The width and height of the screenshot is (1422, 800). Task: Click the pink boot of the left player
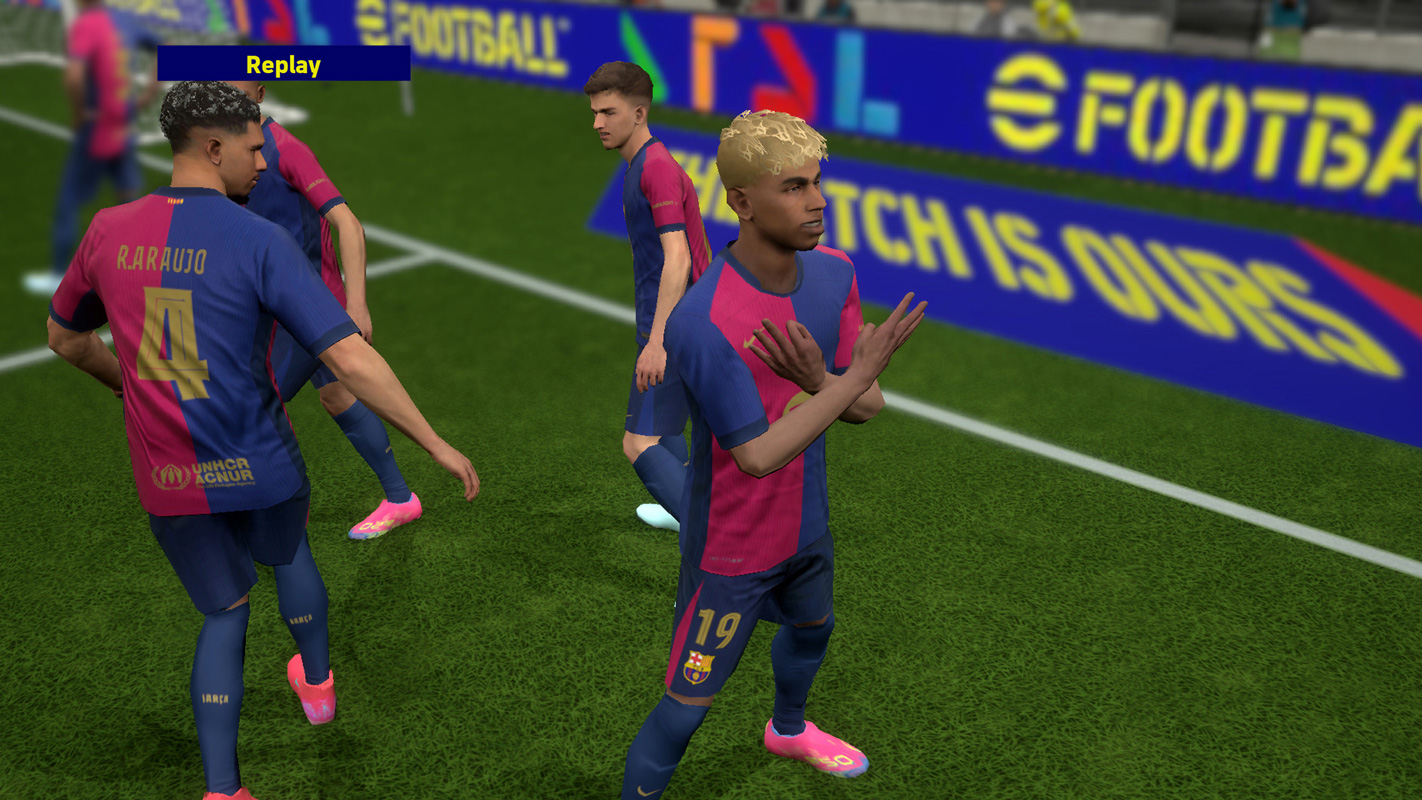click(310, 690)
